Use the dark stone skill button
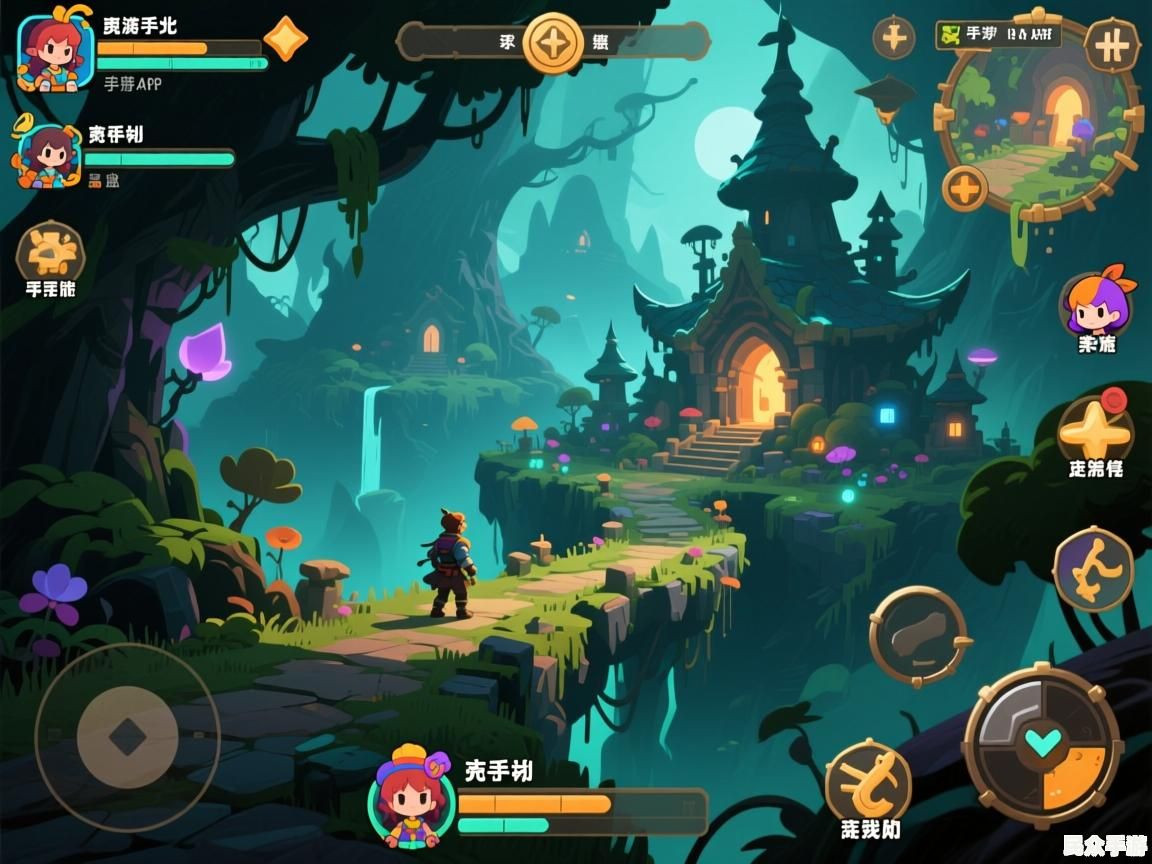Screen dimensions: 1152x864 click(918, 635)
